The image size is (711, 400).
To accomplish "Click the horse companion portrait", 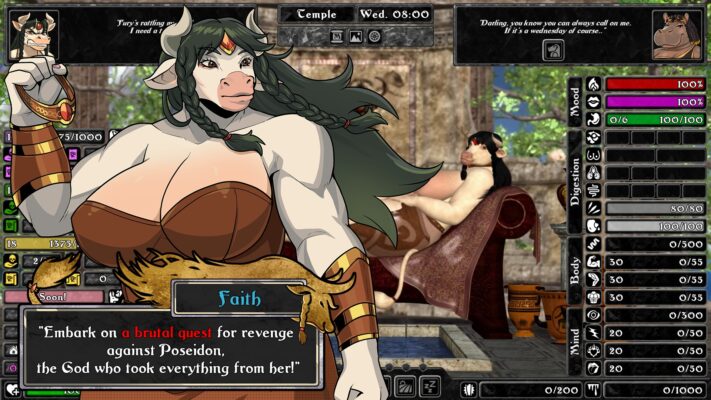I will point(676,36).
